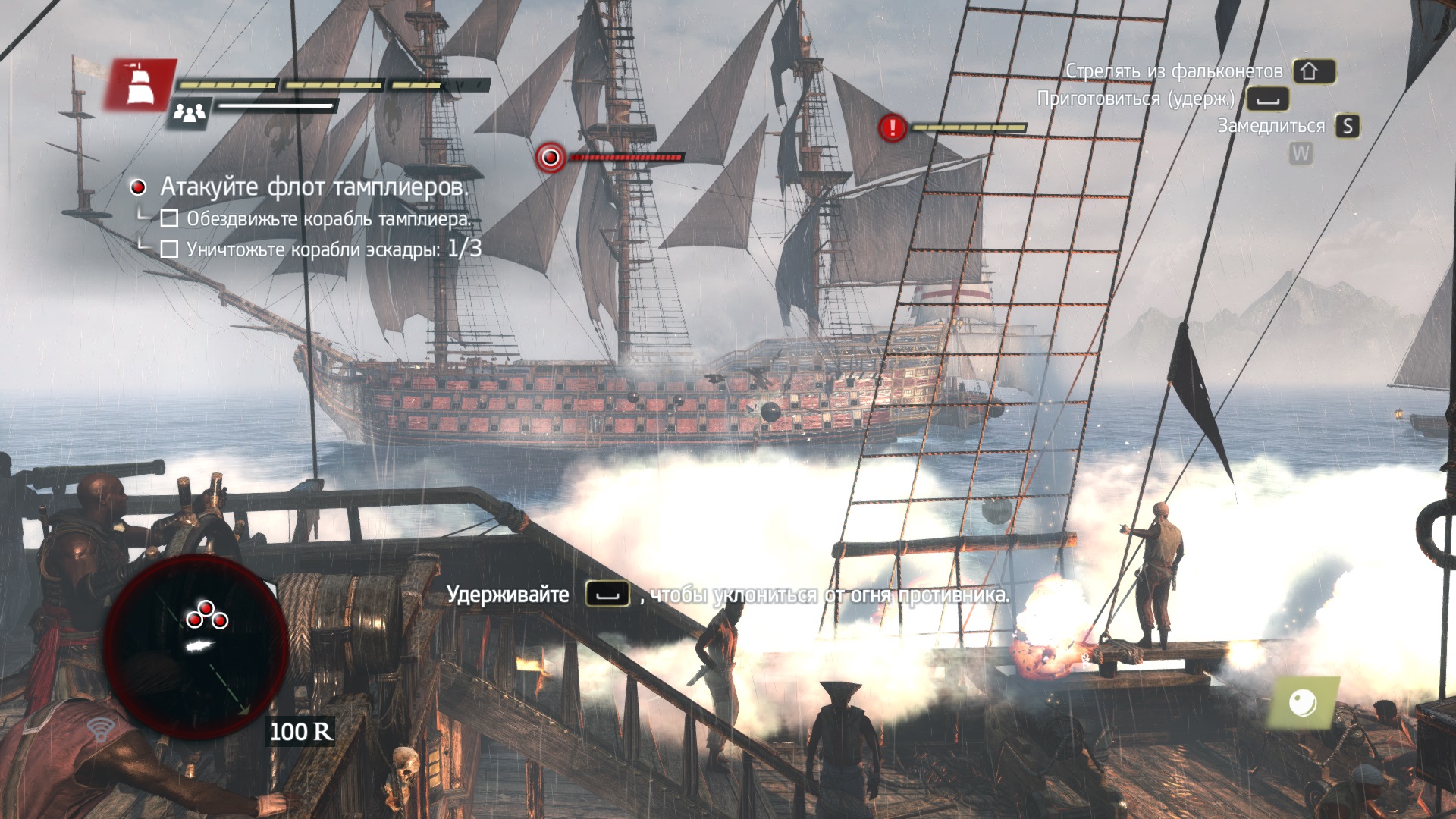Select the red circular target marker

coord(551,158)
